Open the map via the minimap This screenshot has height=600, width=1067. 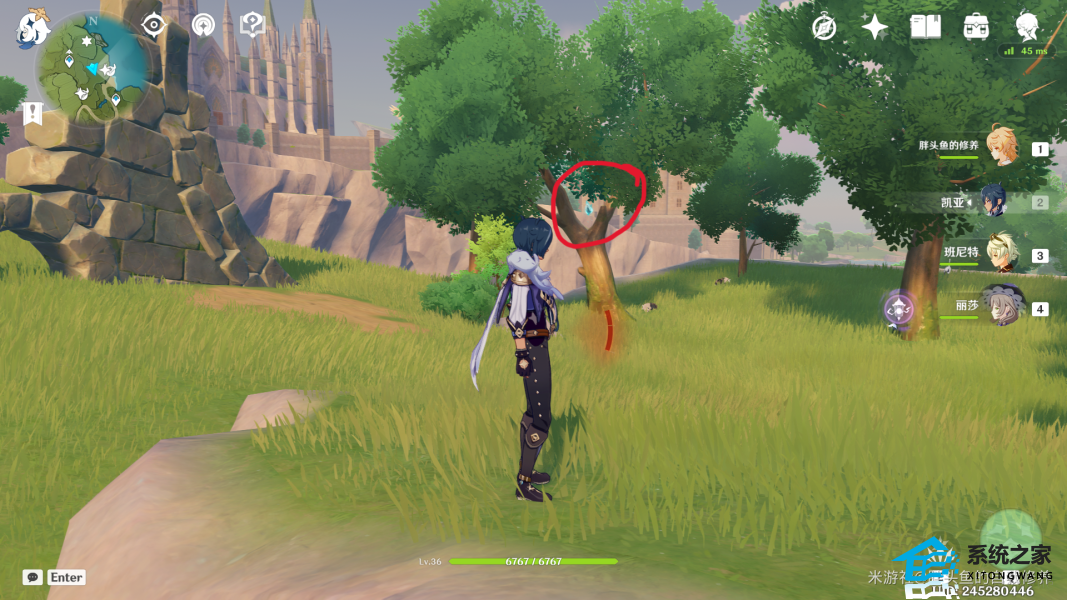93,70
